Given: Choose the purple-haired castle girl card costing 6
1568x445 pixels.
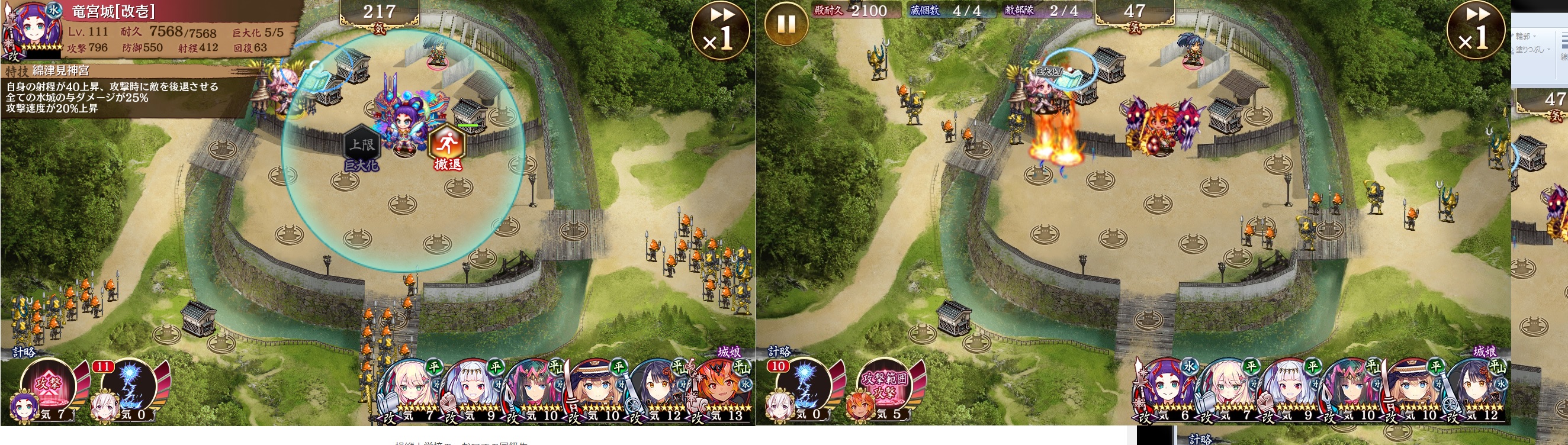Looking at the screenshot, I should (1164, 389).
